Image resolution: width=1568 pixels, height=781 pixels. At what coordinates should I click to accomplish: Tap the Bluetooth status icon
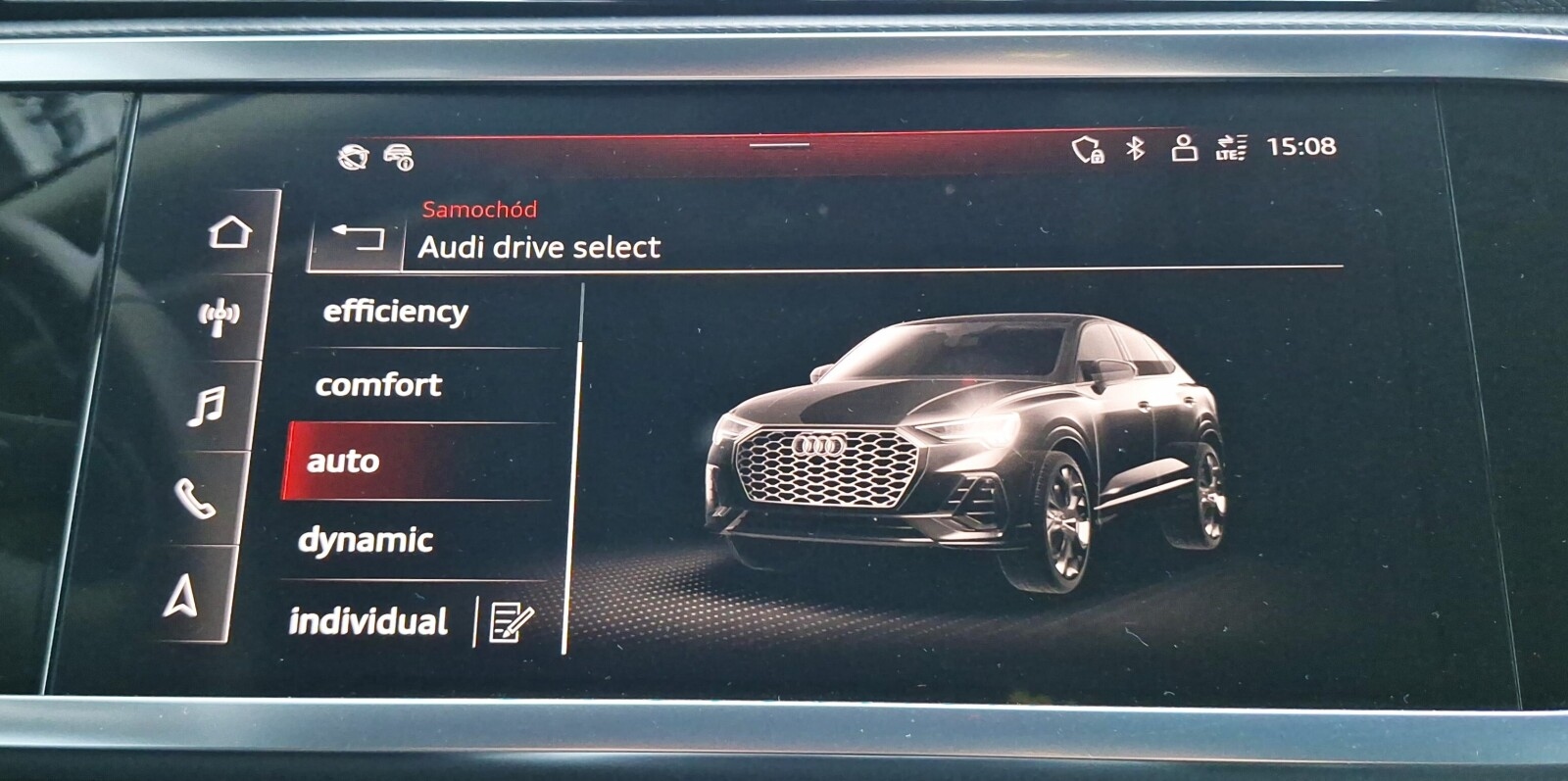click(1133, 150)
